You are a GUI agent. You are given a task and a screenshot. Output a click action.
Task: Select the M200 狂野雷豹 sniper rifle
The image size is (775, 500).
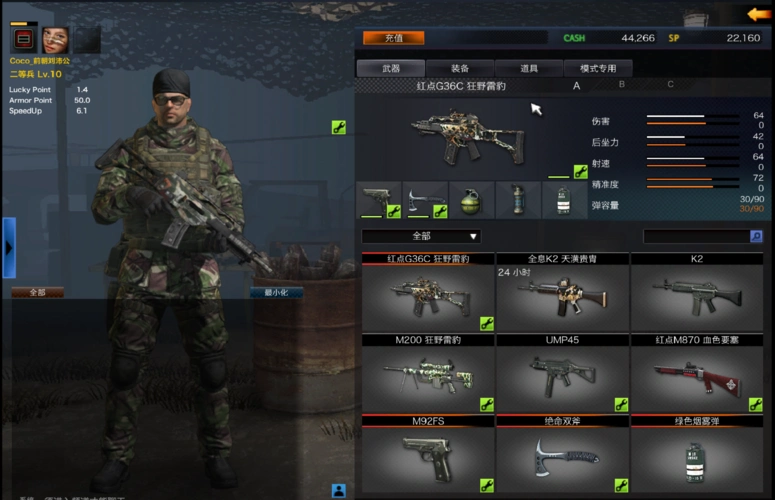(428, 376)
